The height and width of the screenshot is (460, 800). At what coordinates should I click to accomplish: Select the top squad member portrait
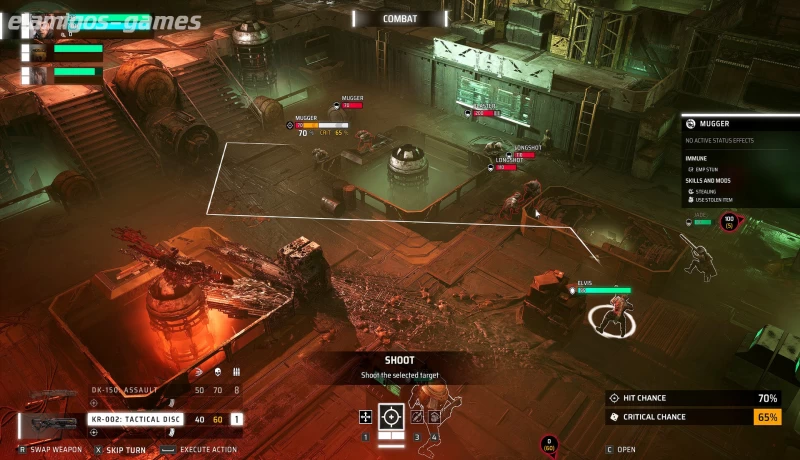tap(40, 27)
